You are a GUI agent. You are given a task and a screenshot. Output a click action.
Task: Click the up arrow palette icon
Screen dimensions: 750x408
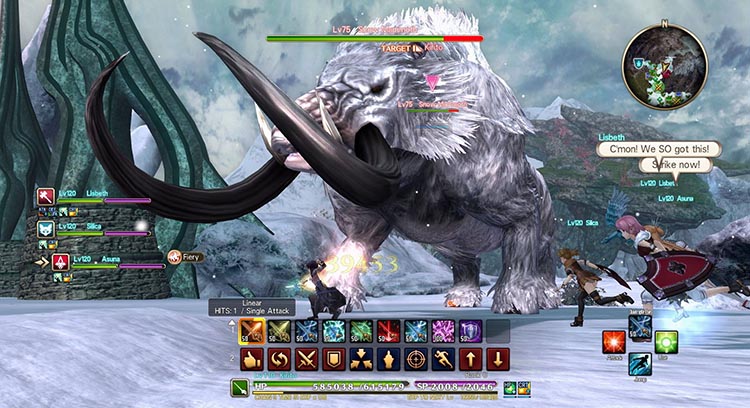tap(470, 359)
